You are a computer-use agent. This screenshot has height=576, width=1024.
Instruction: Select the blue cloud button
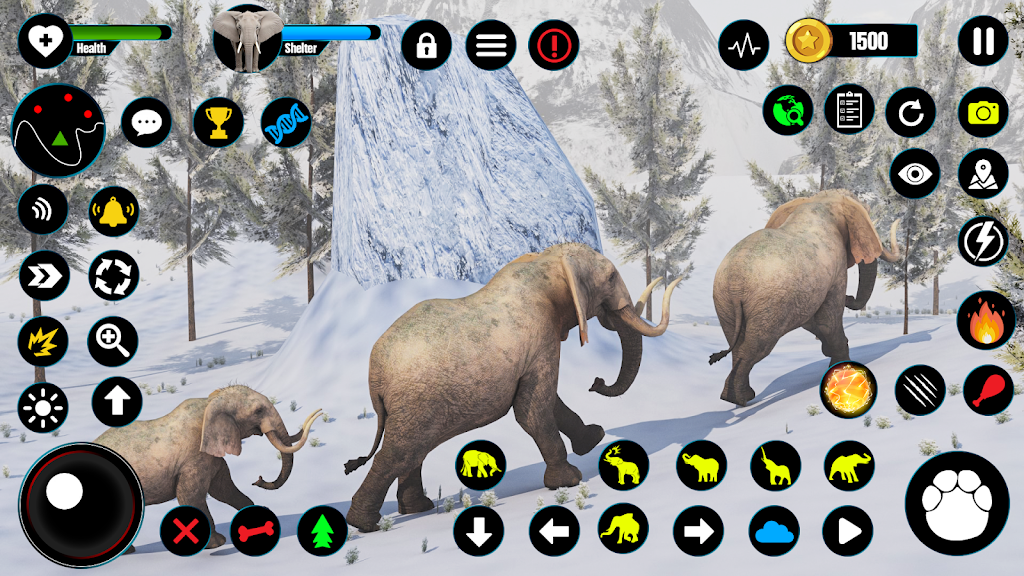click(x=775, y=530)
